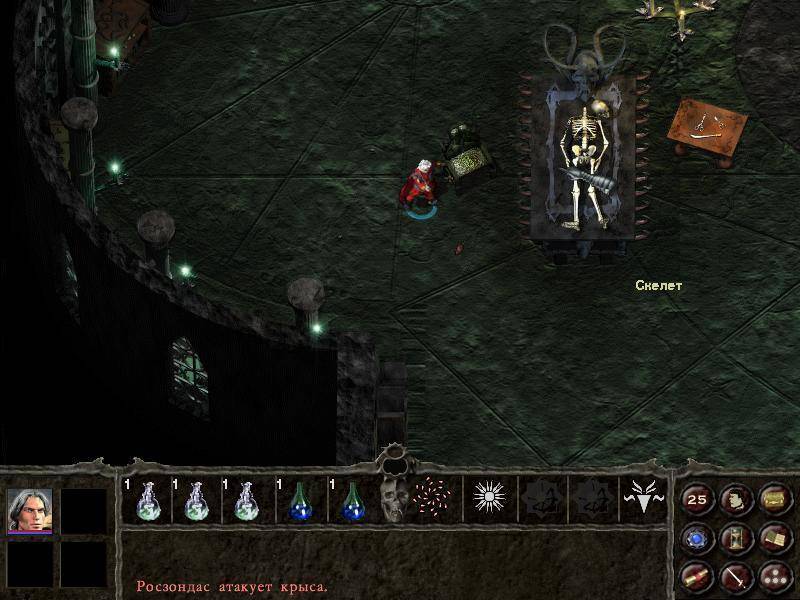Select the white-haired hero portrait
The image size is (800, 600).
29,510
